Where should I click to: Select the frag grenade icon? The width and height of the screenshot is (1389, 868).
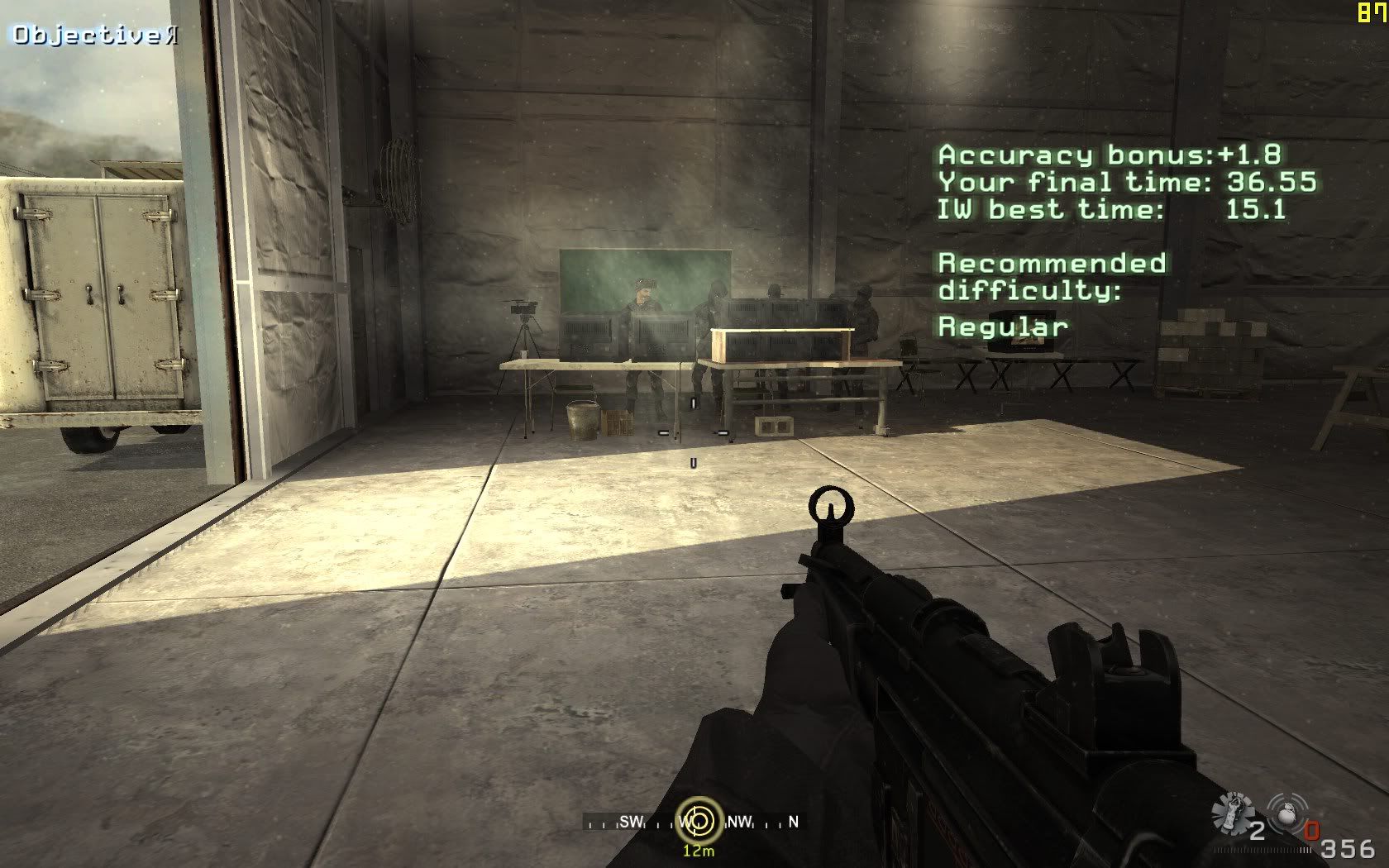(1286, 813)
